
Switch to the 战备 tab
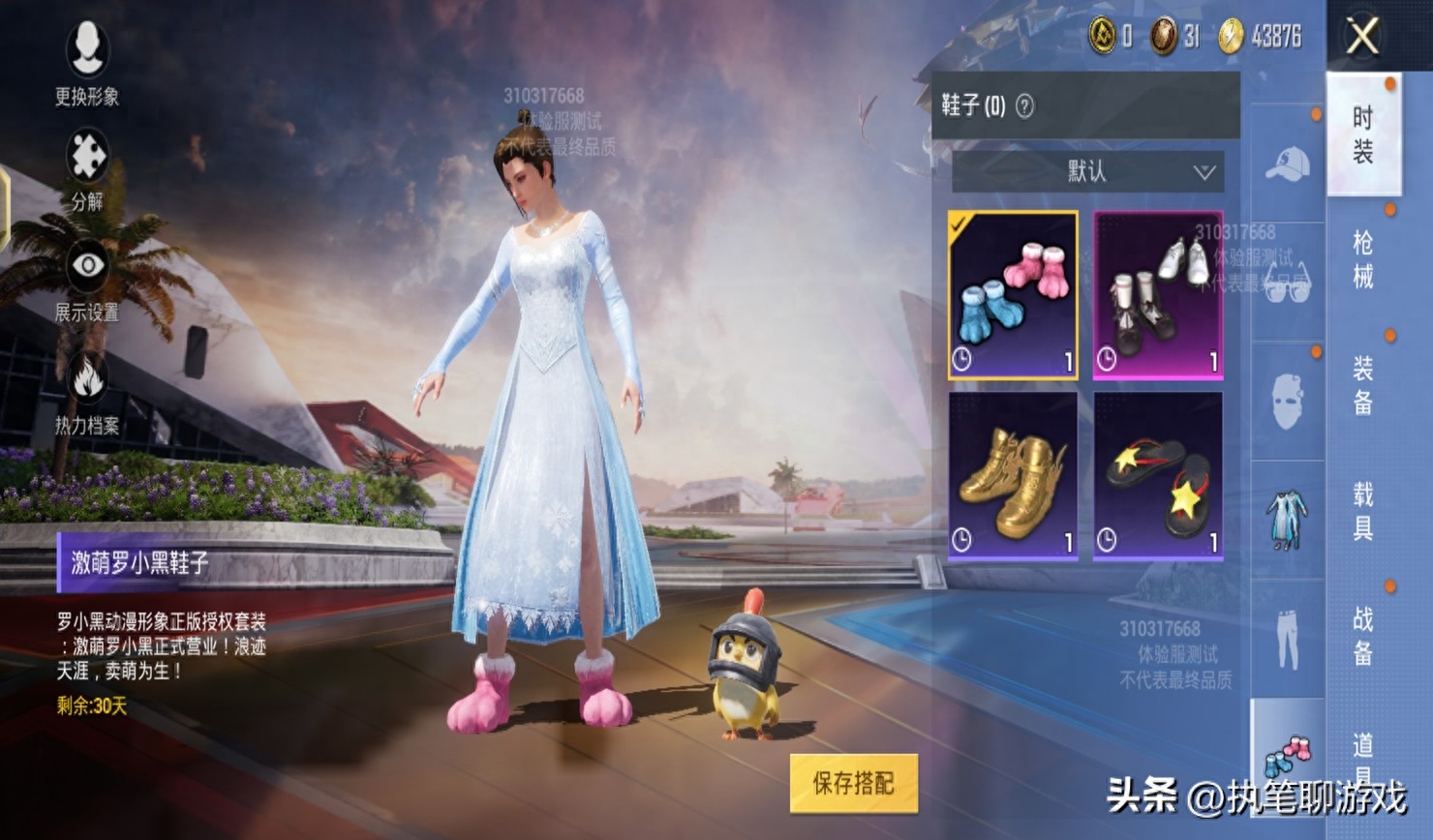(1363, 636)
